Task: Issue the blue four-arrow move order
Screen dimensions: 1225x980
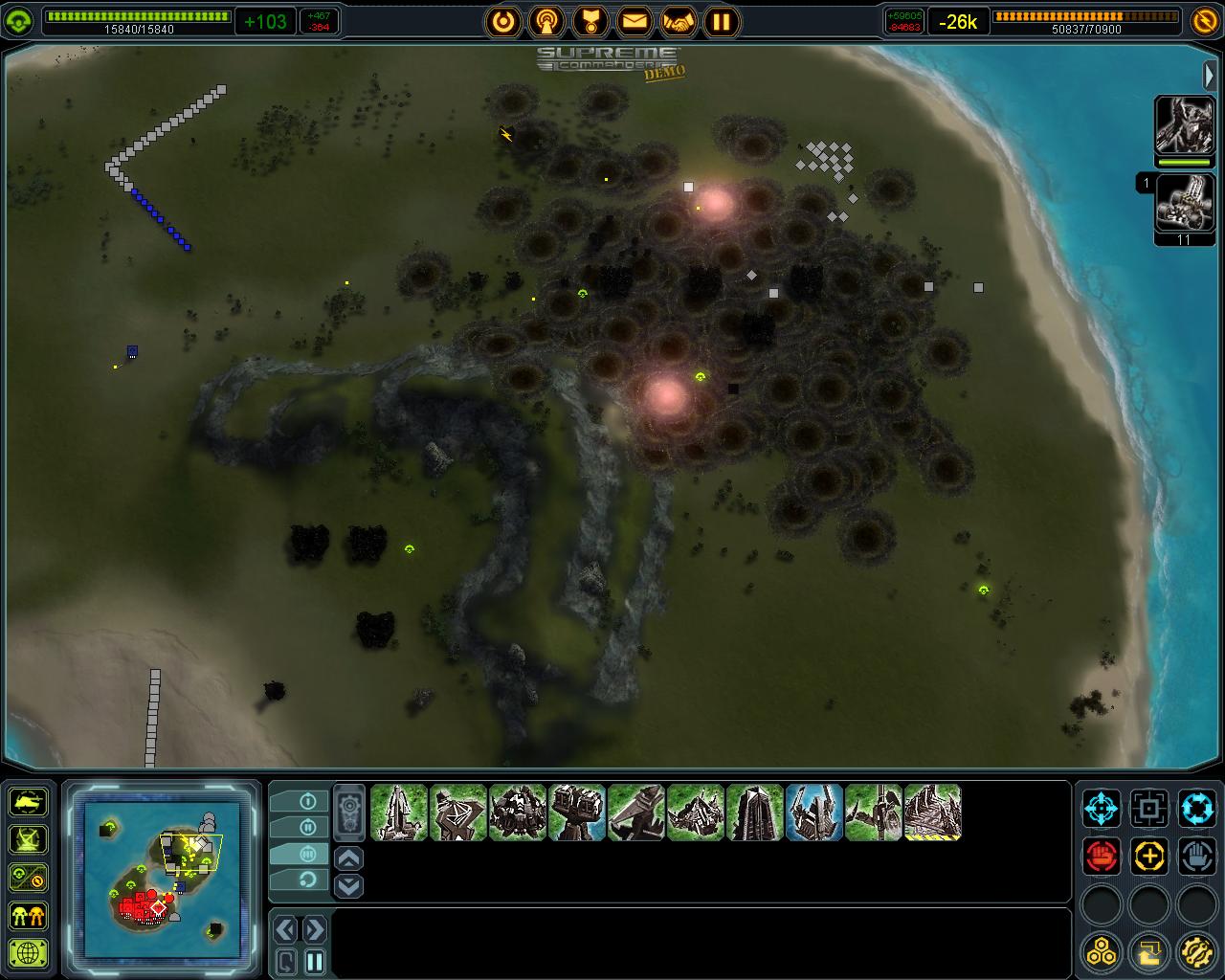Action: coord(1102,809)
